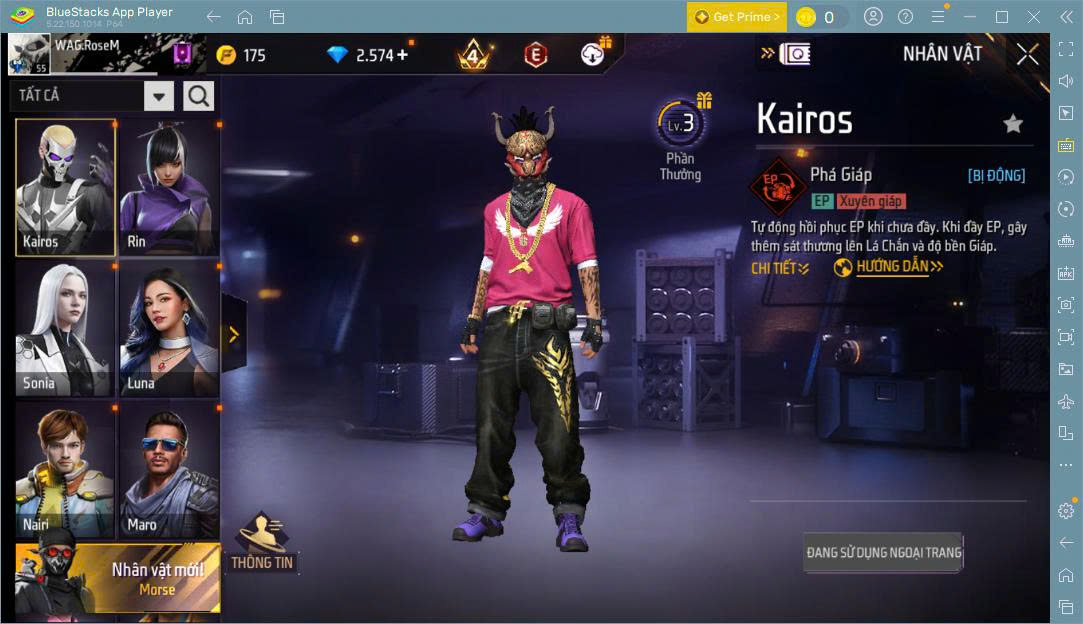
Task: Choose the Nairi character card
Action: click(x=65, y=470)
